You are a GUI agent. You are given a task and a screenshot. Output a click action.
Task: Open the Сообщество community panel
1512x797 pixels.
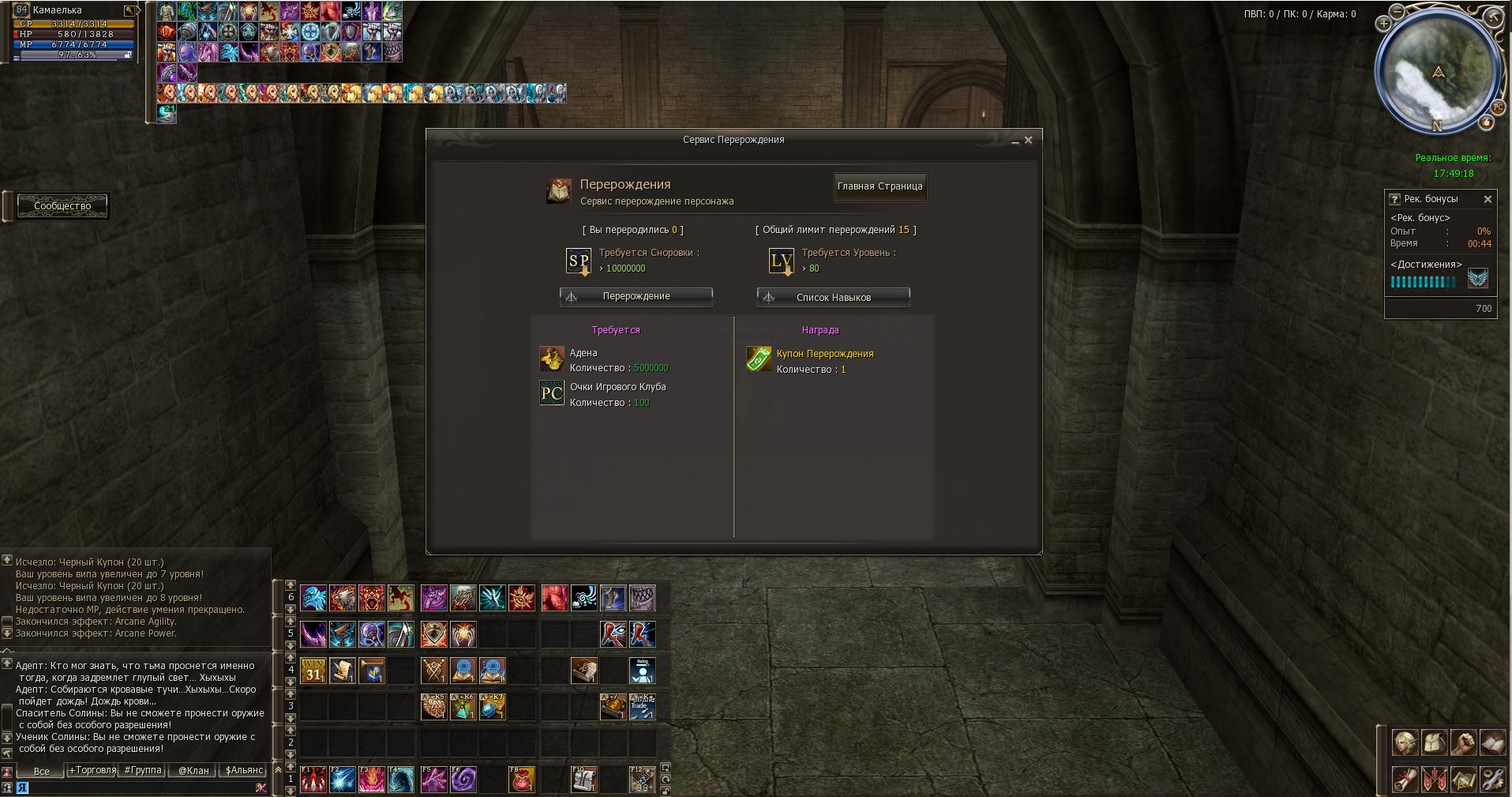pos(62,206)
